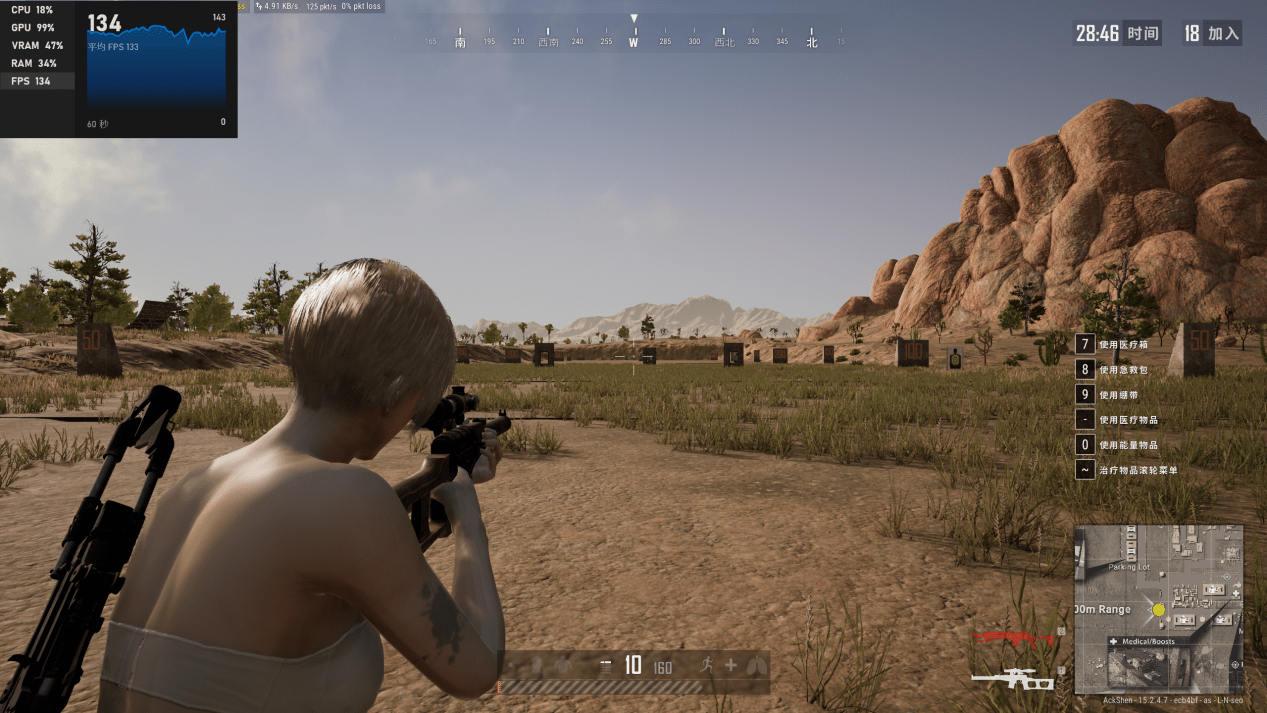
Task: Click the plus-shaped healing boost icon
Action: tap(731, 665)
